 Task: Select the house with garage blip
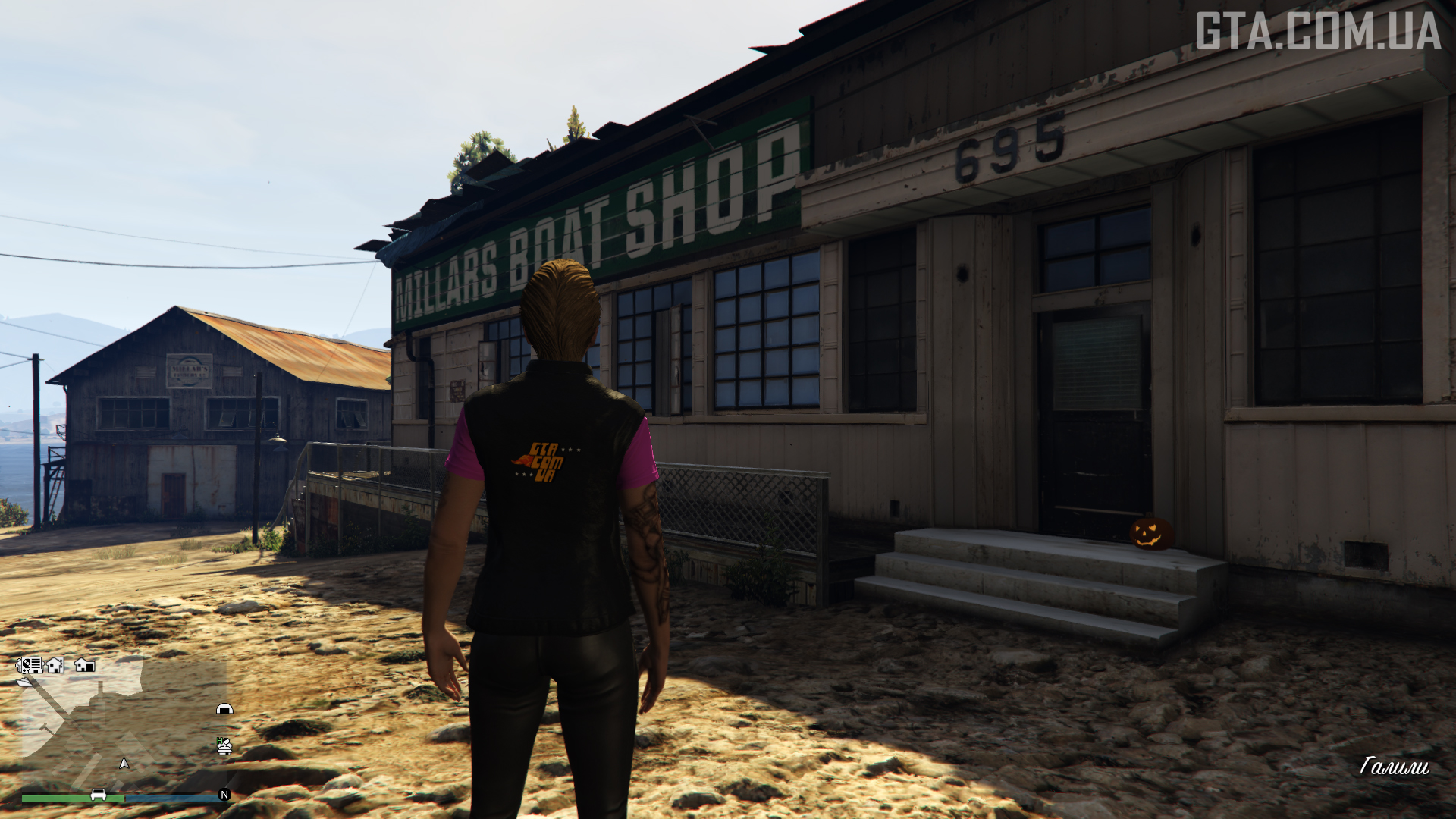click(84, 666)
